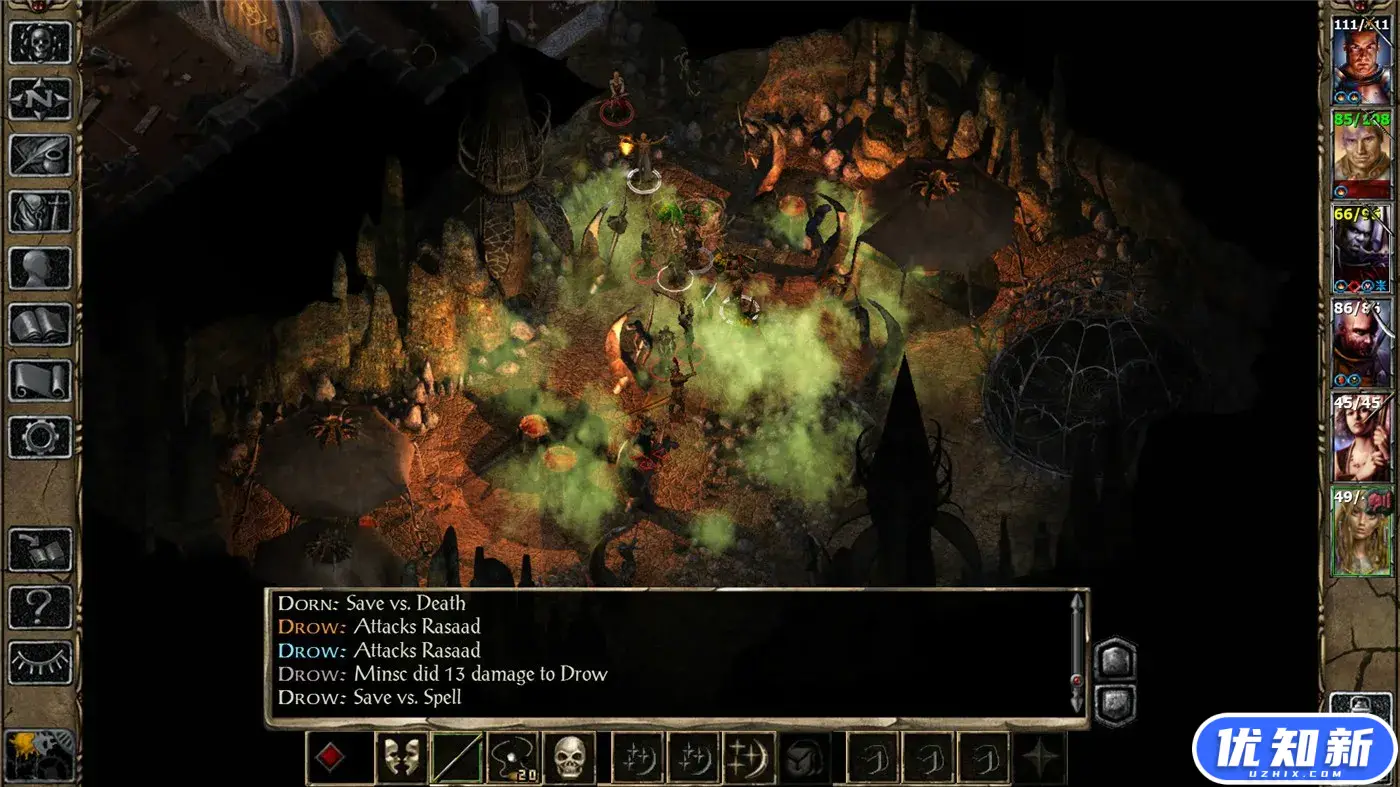The height and width of the screenshot is (787, 1400).
Task: Click the skull button in the sidebar
Action: [40, 43]
